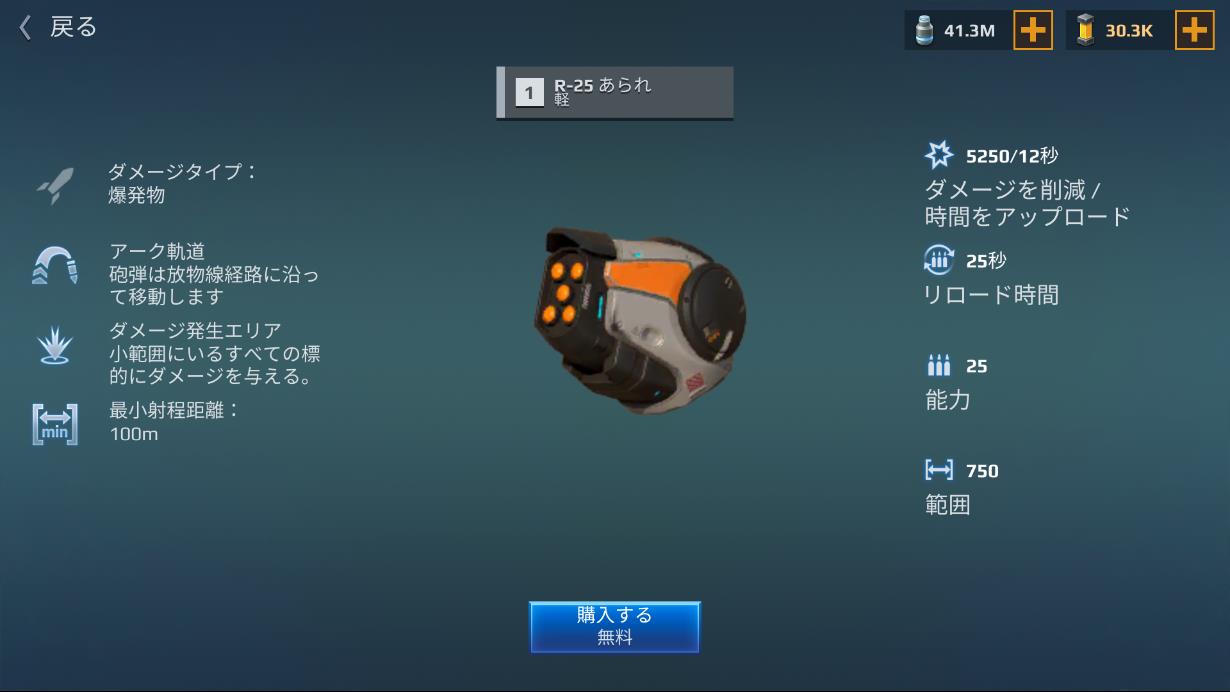Add gold with the plus beside 30.3K
Screen dimensions: 1230x692
(1194, 30)
